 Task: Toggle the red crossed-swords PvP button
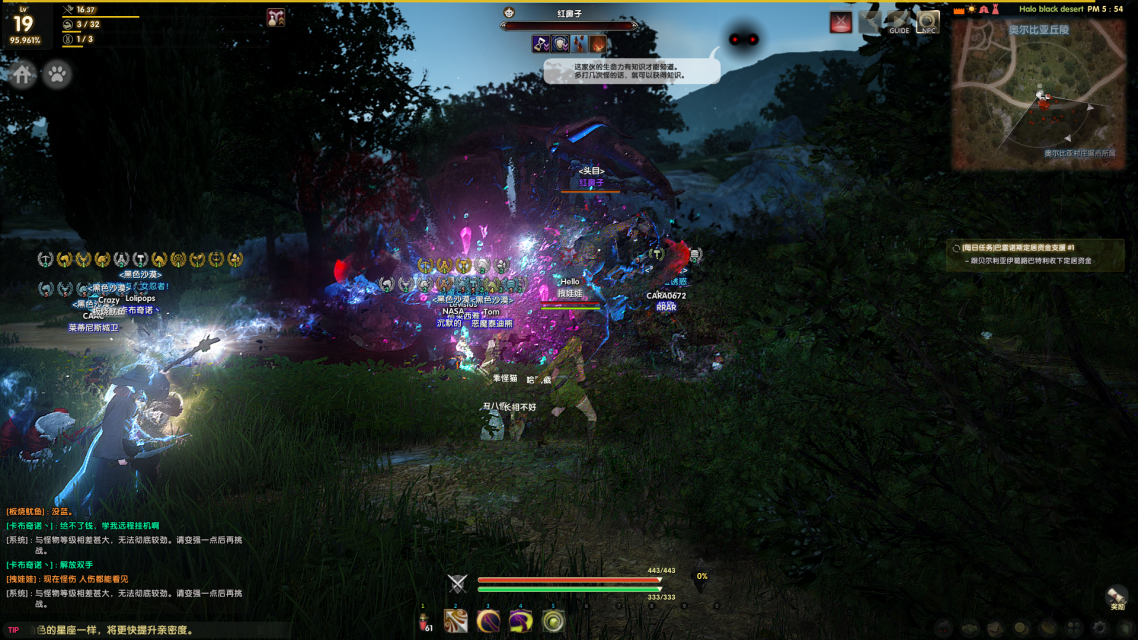click(841, 22)
